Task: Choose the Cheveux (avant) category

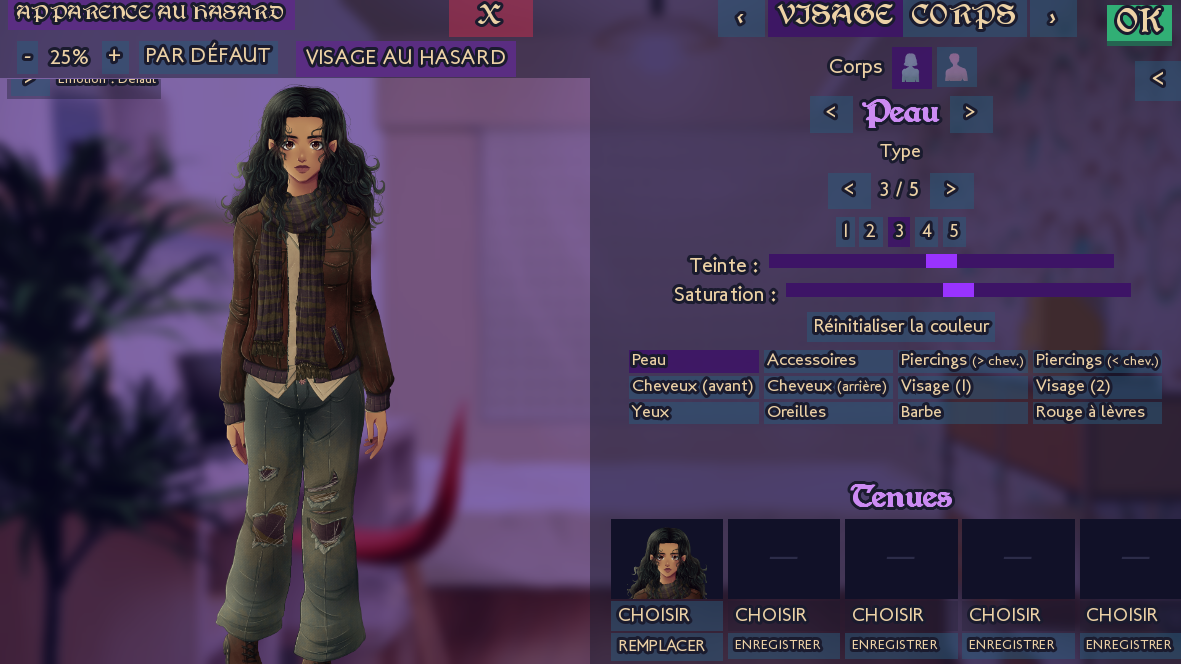Action: click(x=693, y=386)
